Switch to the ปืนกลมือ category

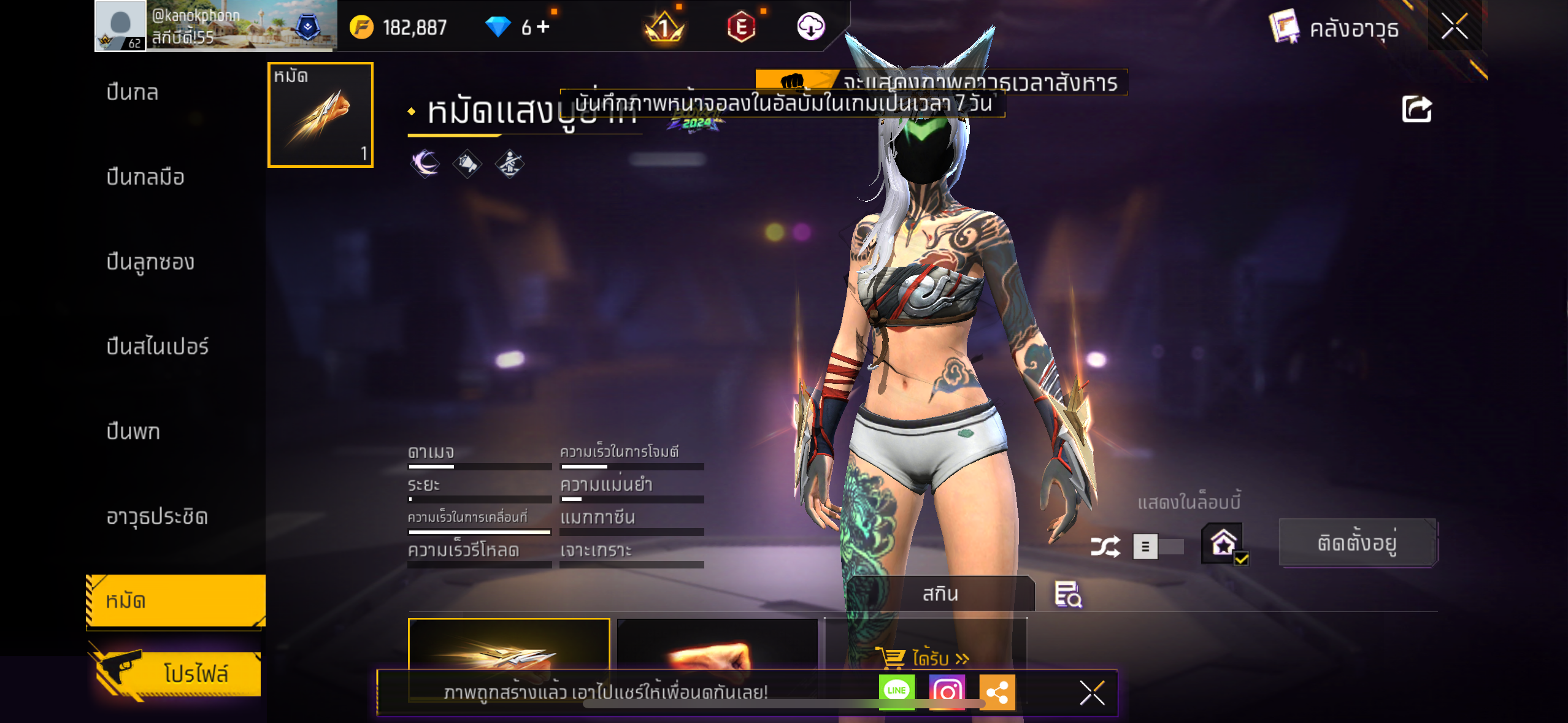(x=145, y=177)
